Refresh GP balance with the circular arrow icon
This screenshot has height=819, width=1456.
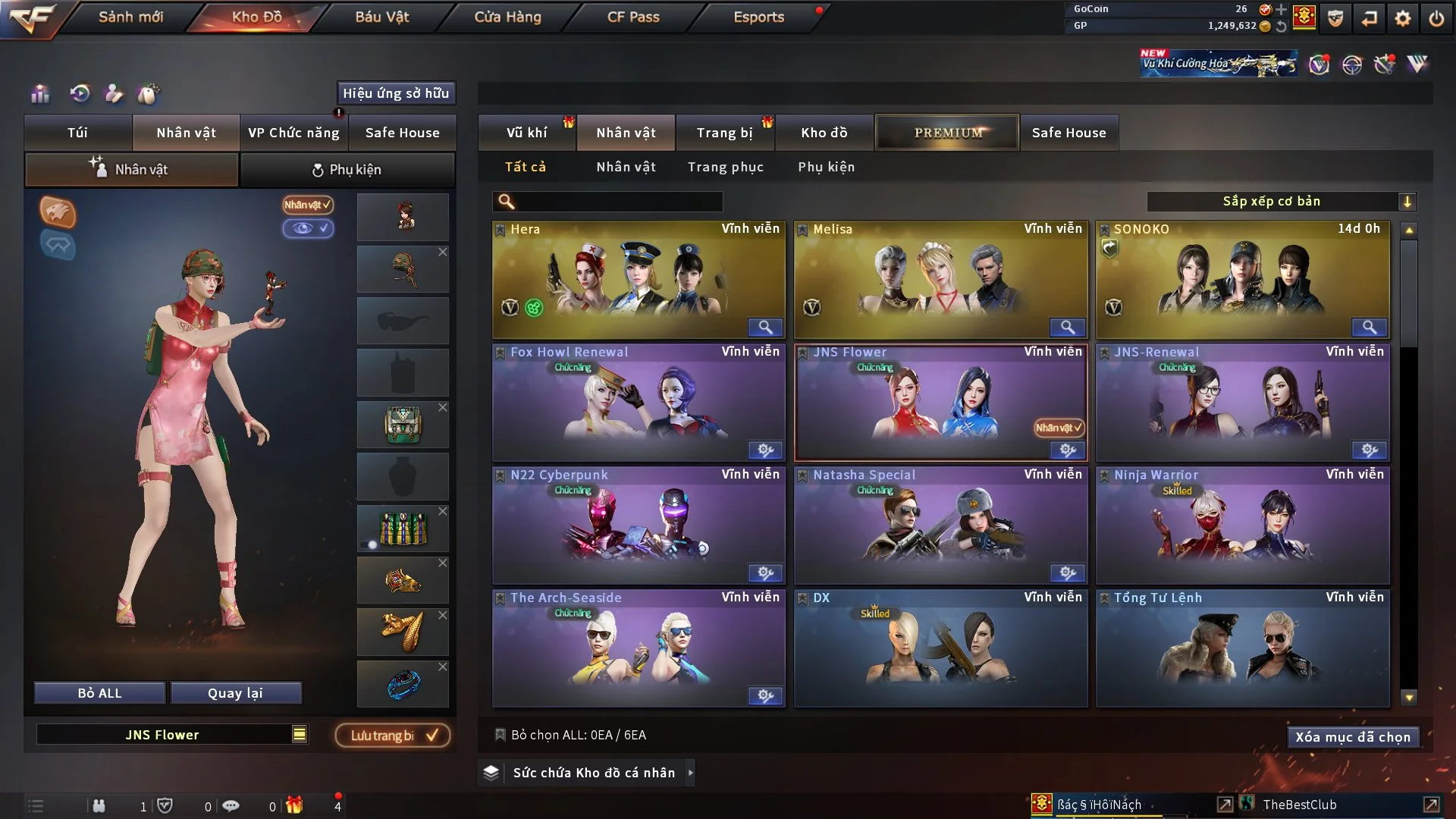pyautogui.click(x=1282, y=27)
